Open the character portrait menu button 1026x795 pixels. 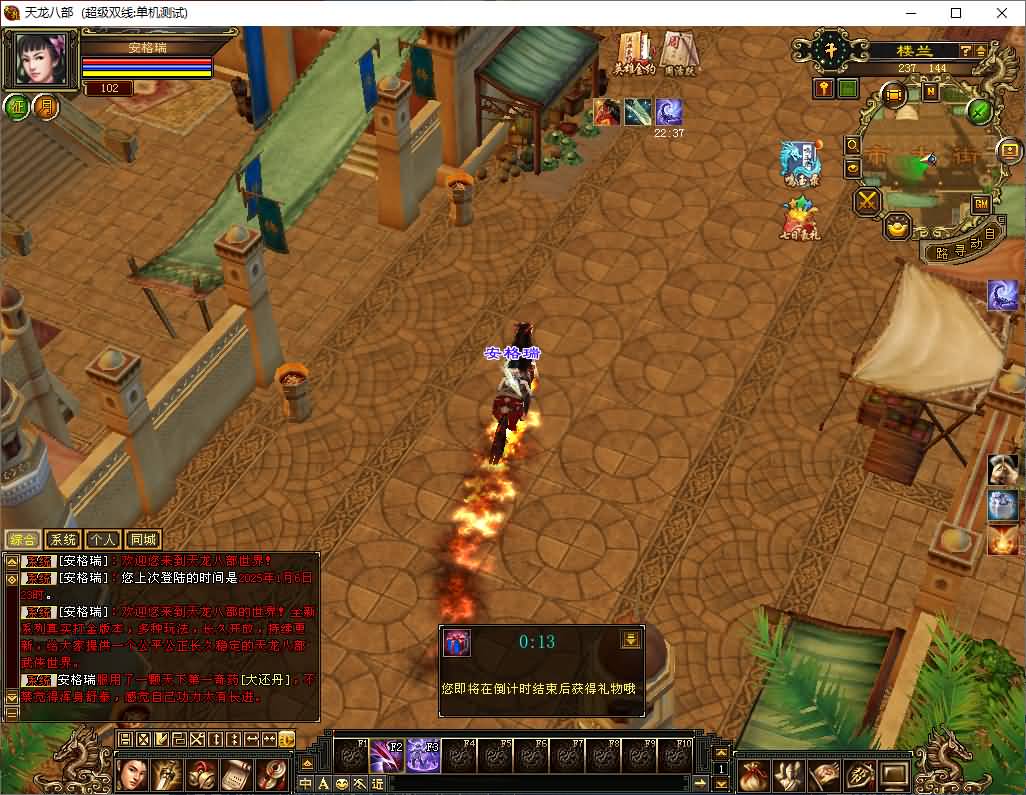[x=133, y=775]
